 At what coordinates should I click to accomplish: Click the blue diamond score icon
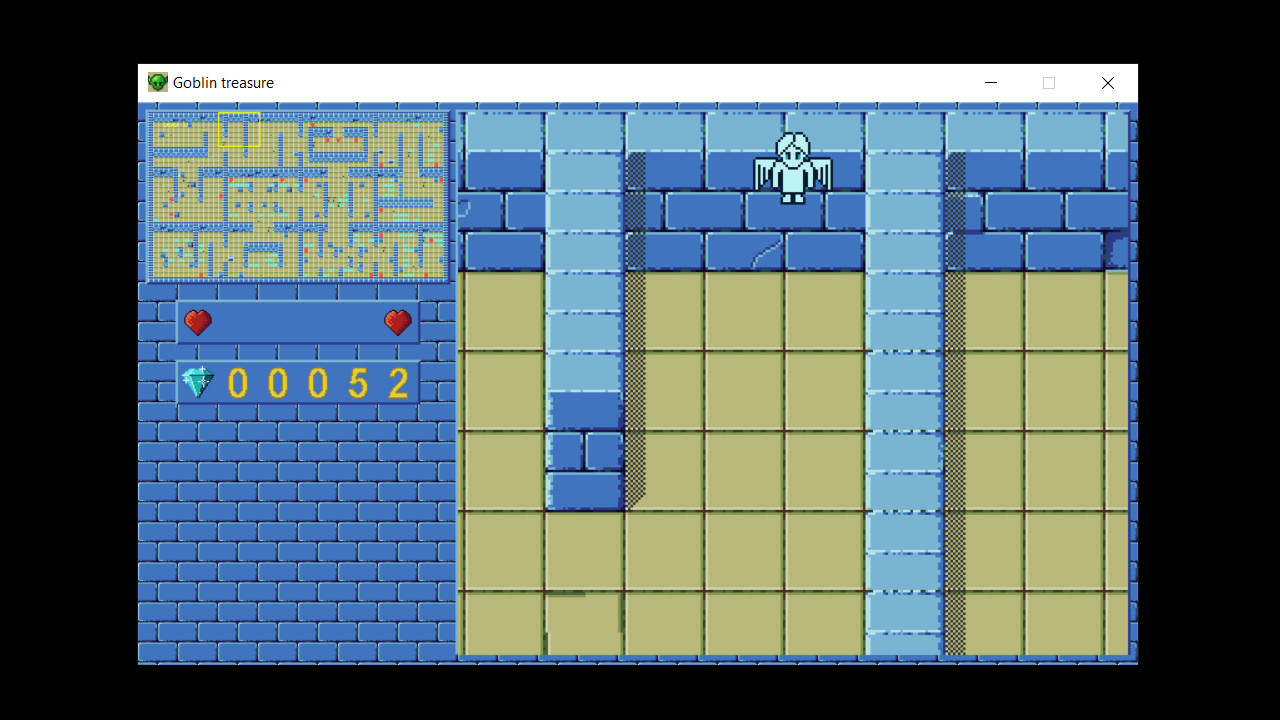coord(197,381)
